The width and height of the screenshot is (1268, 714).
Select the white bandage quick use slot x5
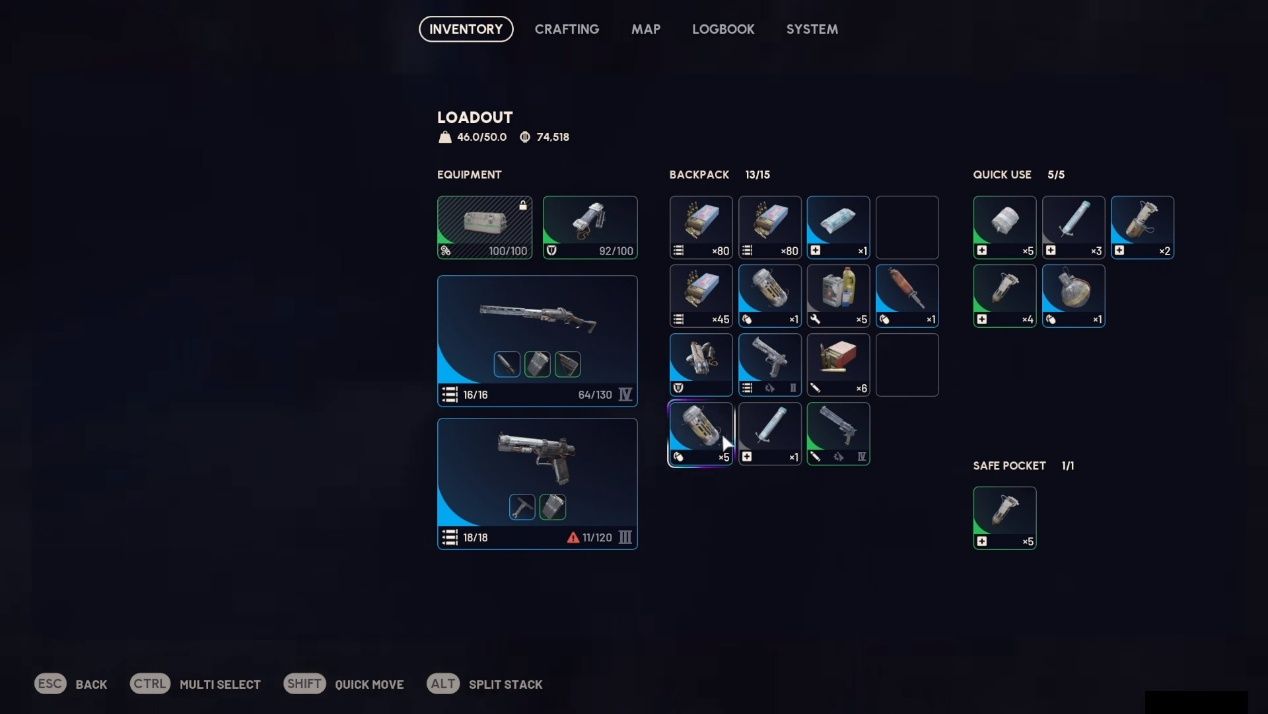pos(1005,227)
